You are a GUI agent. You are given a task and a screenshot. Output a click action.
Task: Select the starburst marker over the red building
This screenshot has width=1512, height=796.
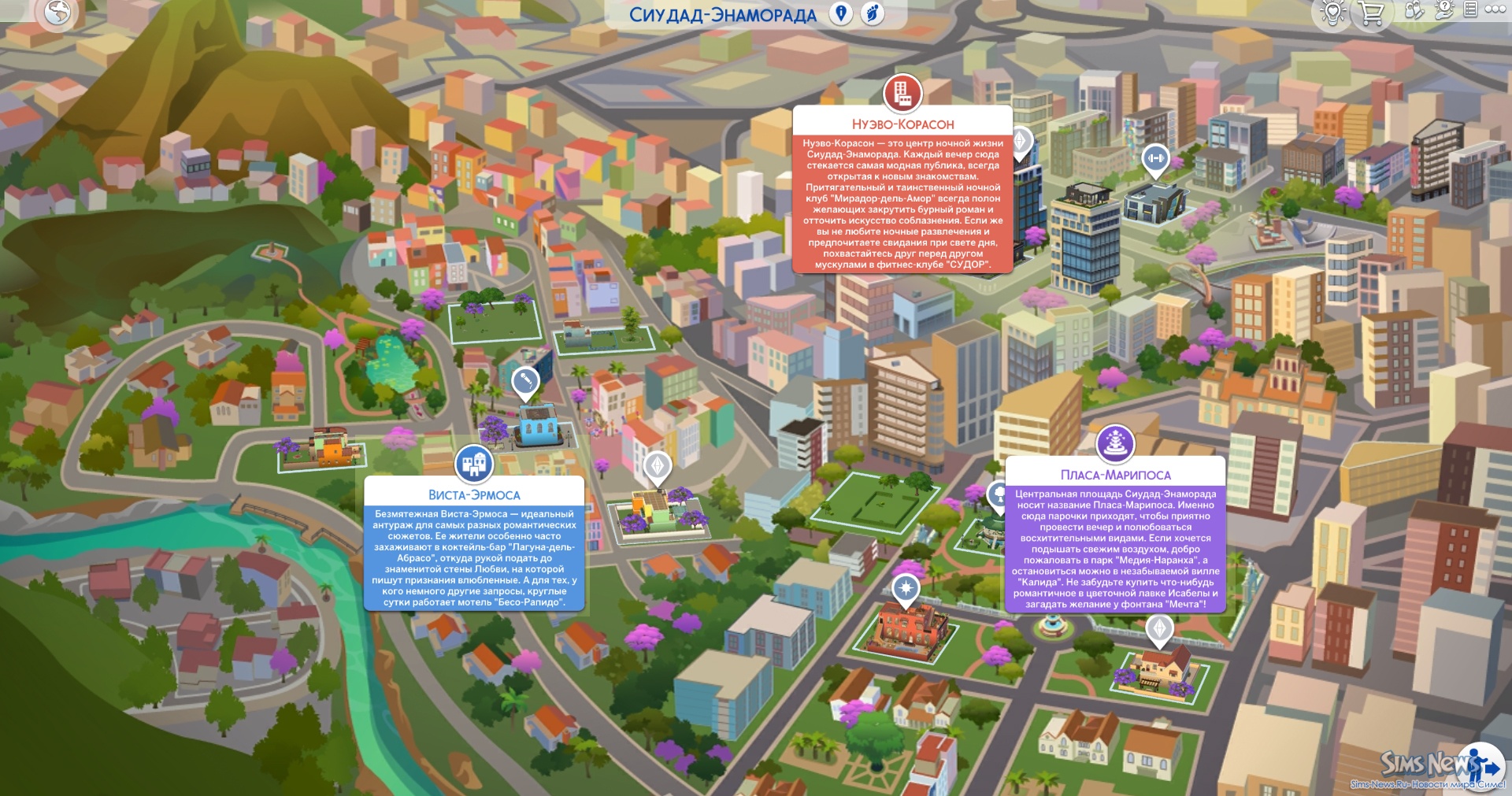click(906, 588)
